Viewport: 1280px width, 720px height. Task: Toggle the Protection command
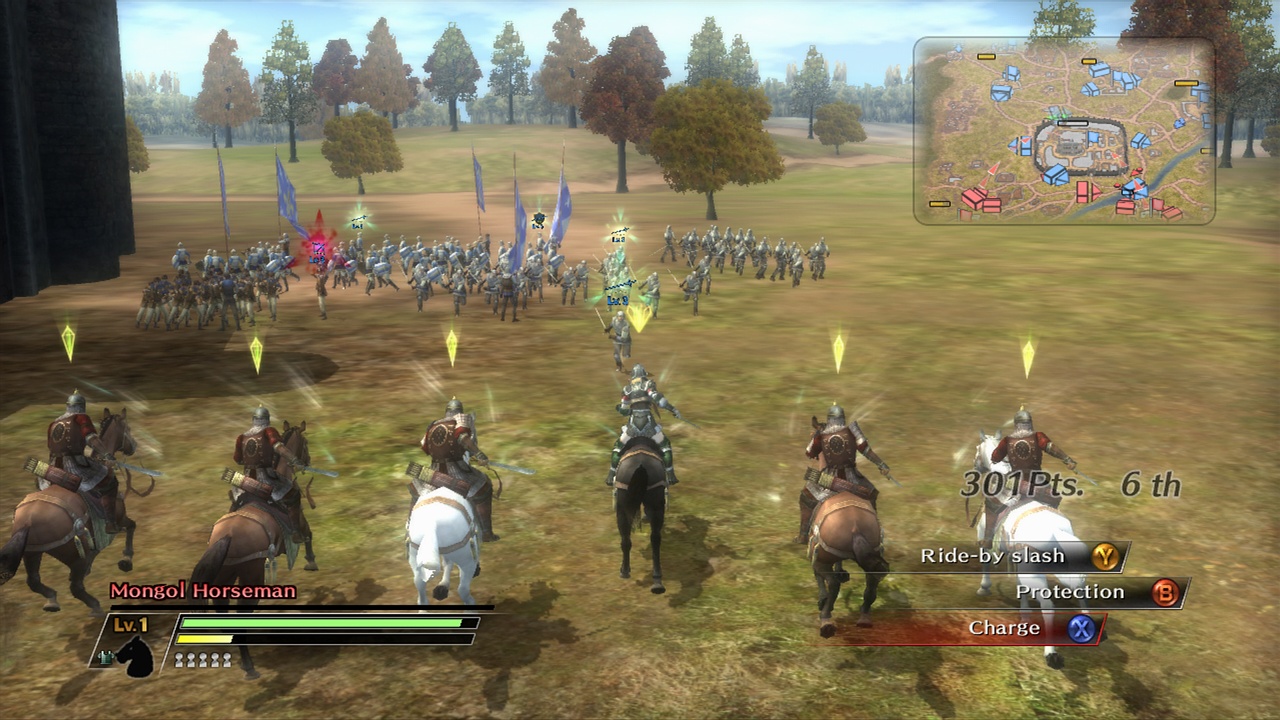(1070, 592)
